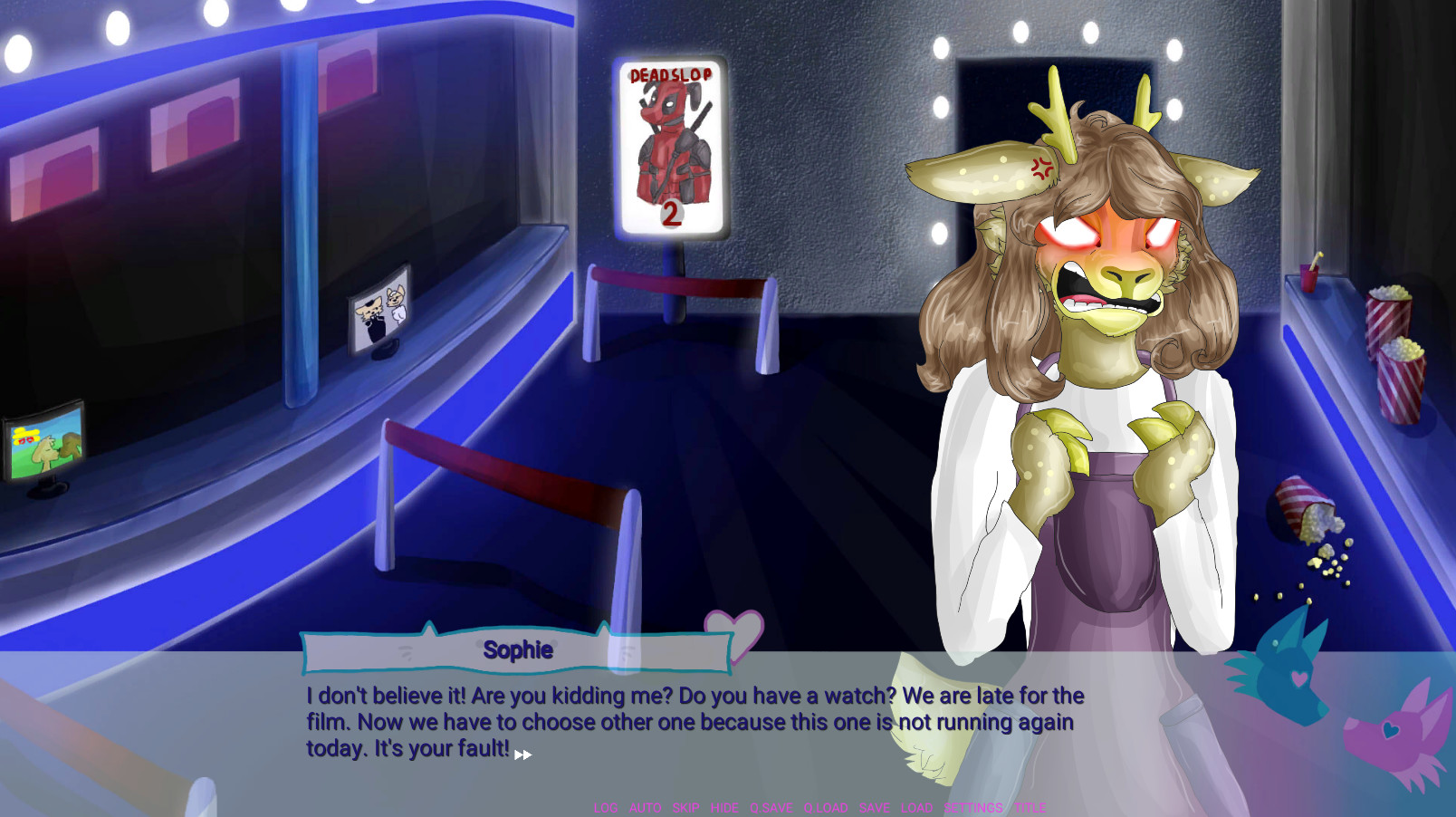
Task: Return to the TITLE screen
Action: point(1030,807)
